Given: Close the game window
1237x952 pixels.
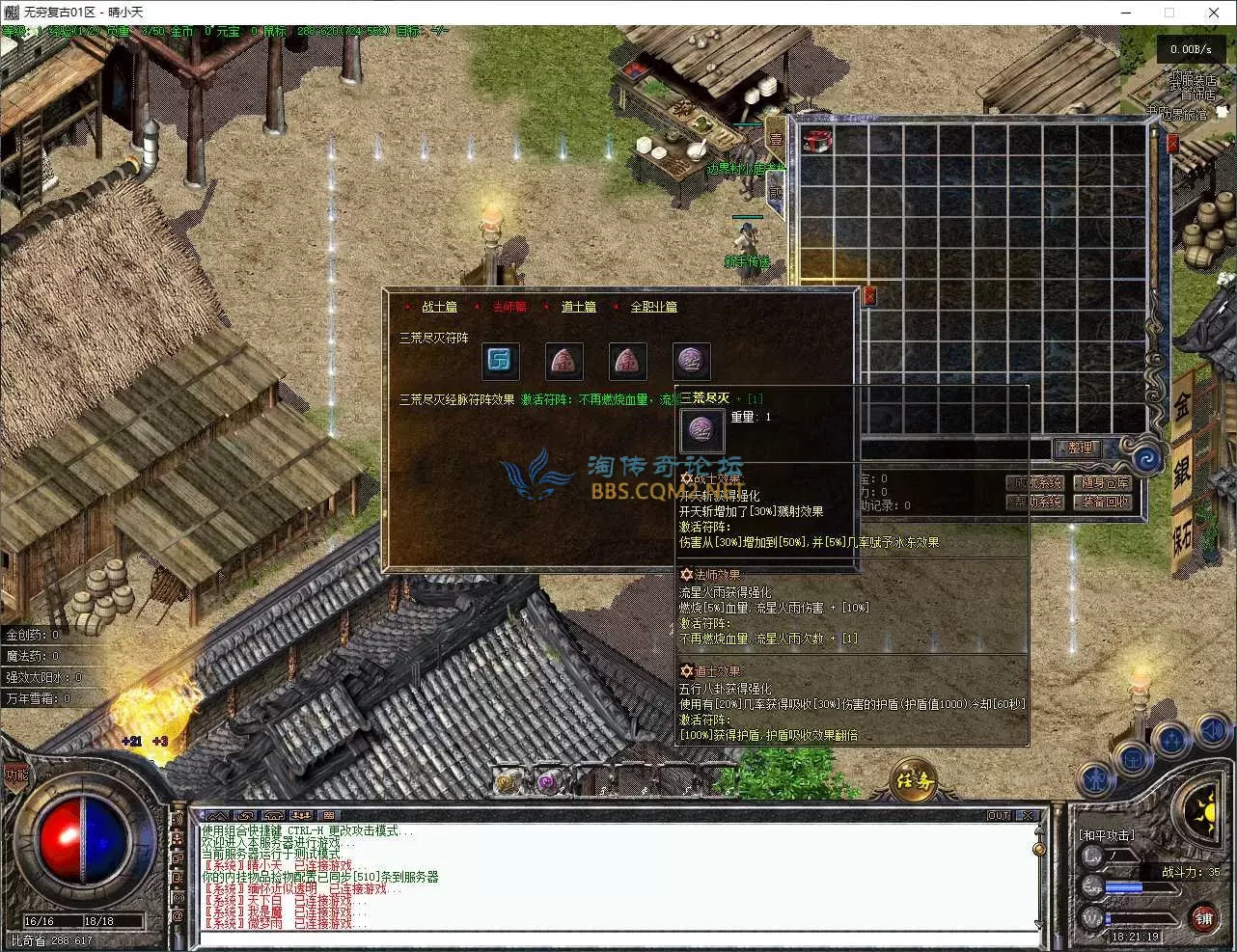Looking at the screenshot, I should 1214,13.
